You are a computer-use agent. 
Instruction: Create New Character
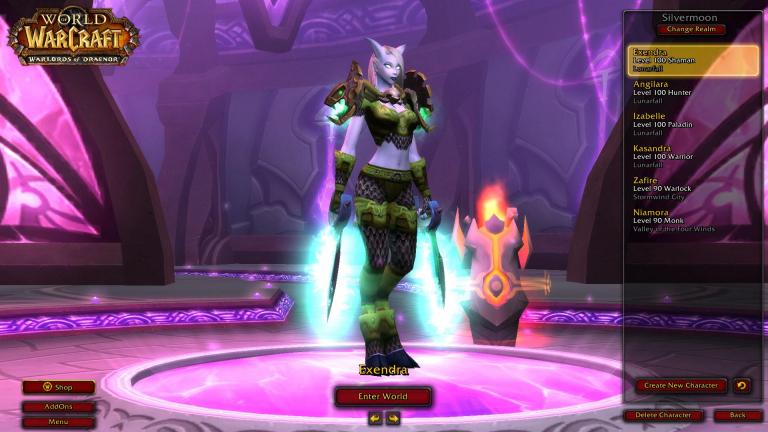point(681,385)
